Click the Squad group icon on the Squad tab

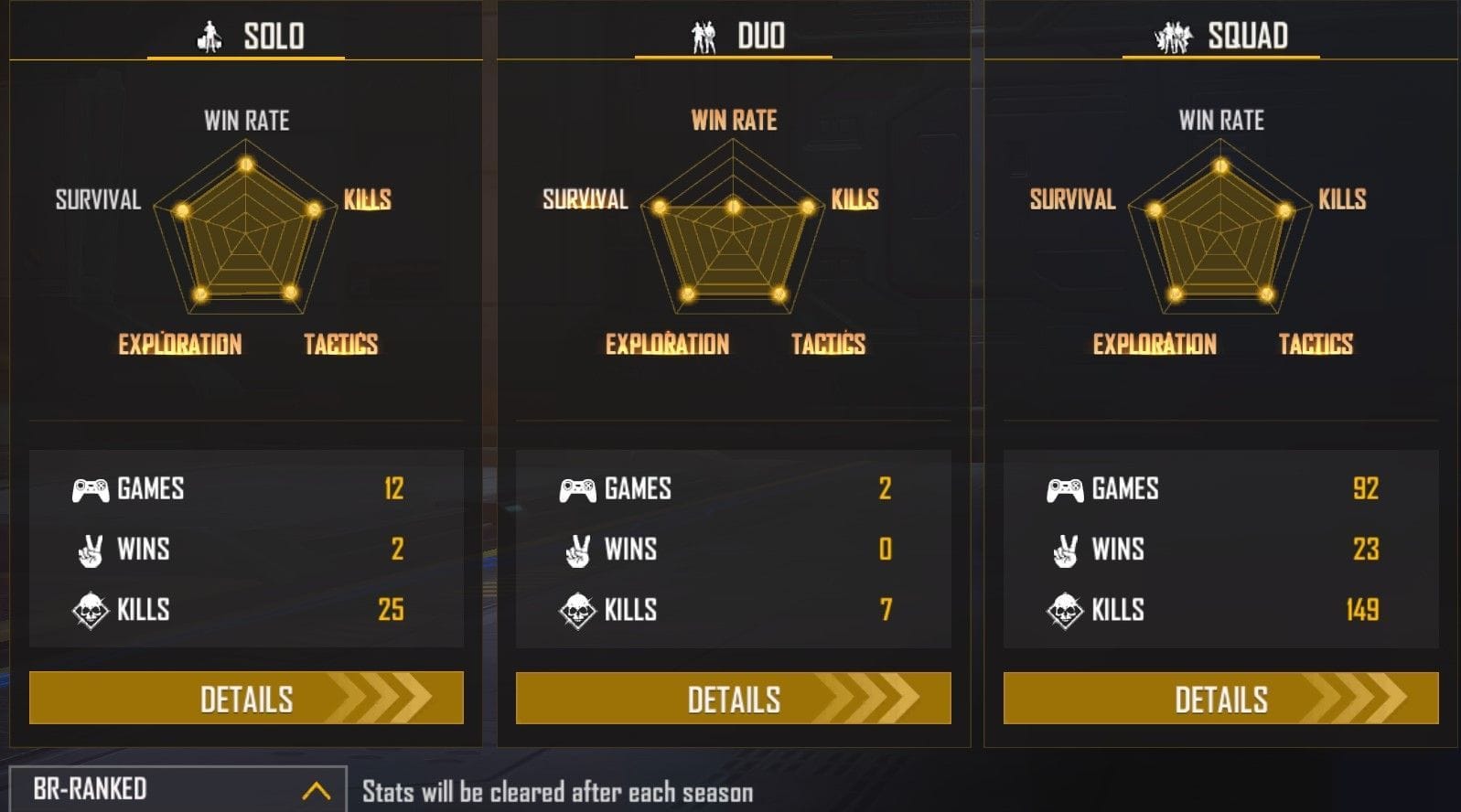point(1174,37)
